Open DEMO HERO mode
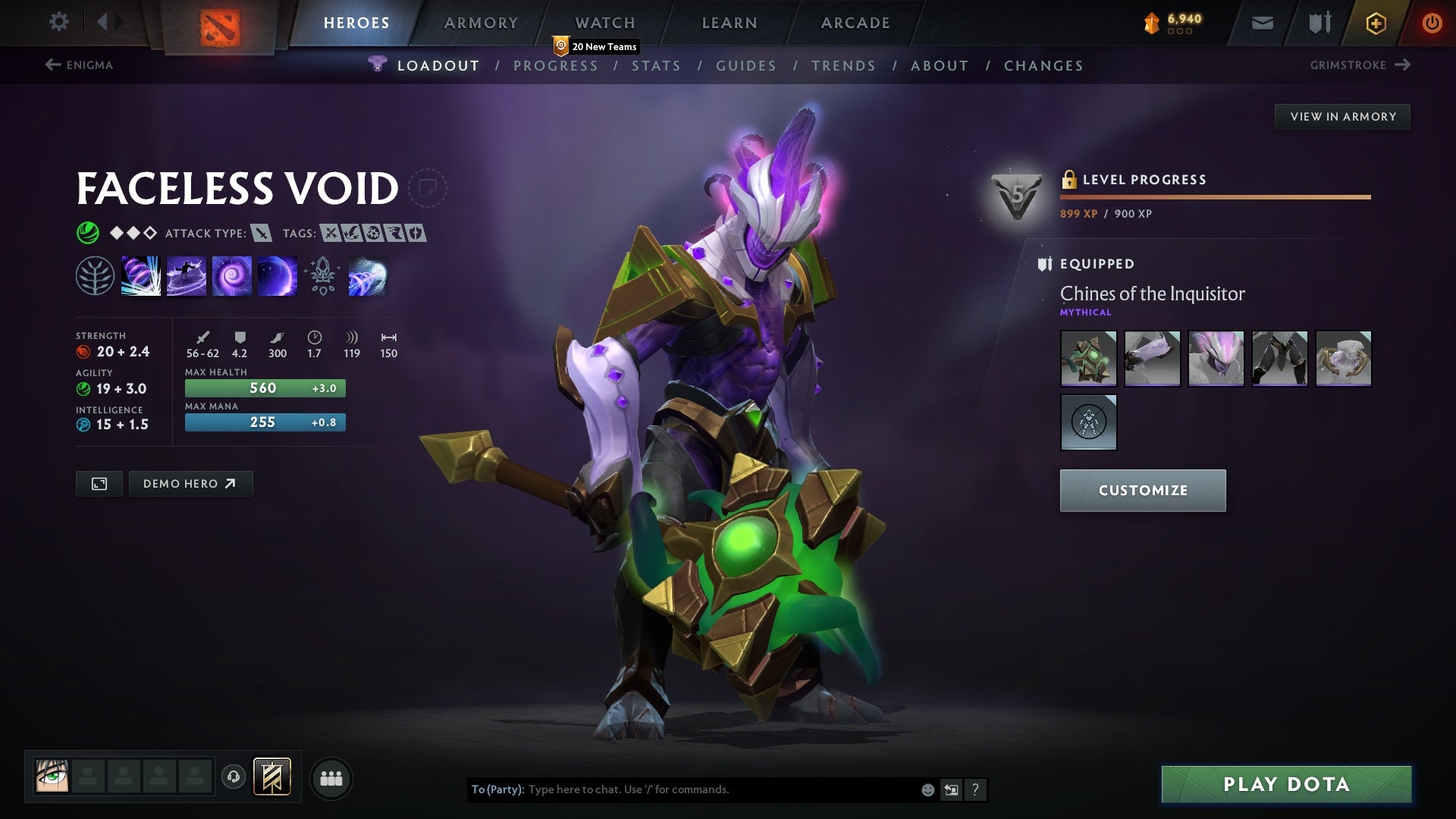Image resolution: width=1456 pixels, height=819 pixels. click(190, 483)
